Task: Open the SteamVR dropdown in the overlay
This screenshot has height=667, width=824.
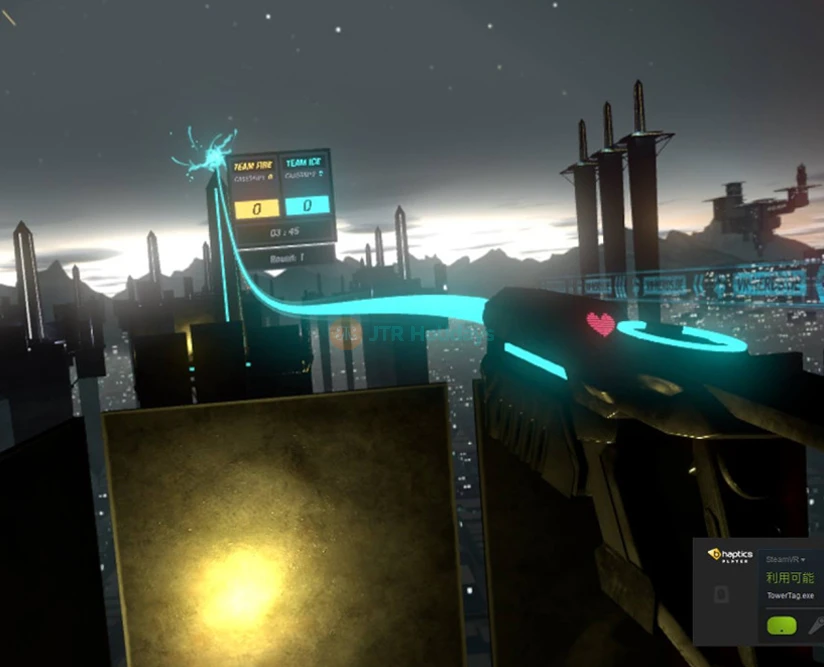Action: (787, 559)
